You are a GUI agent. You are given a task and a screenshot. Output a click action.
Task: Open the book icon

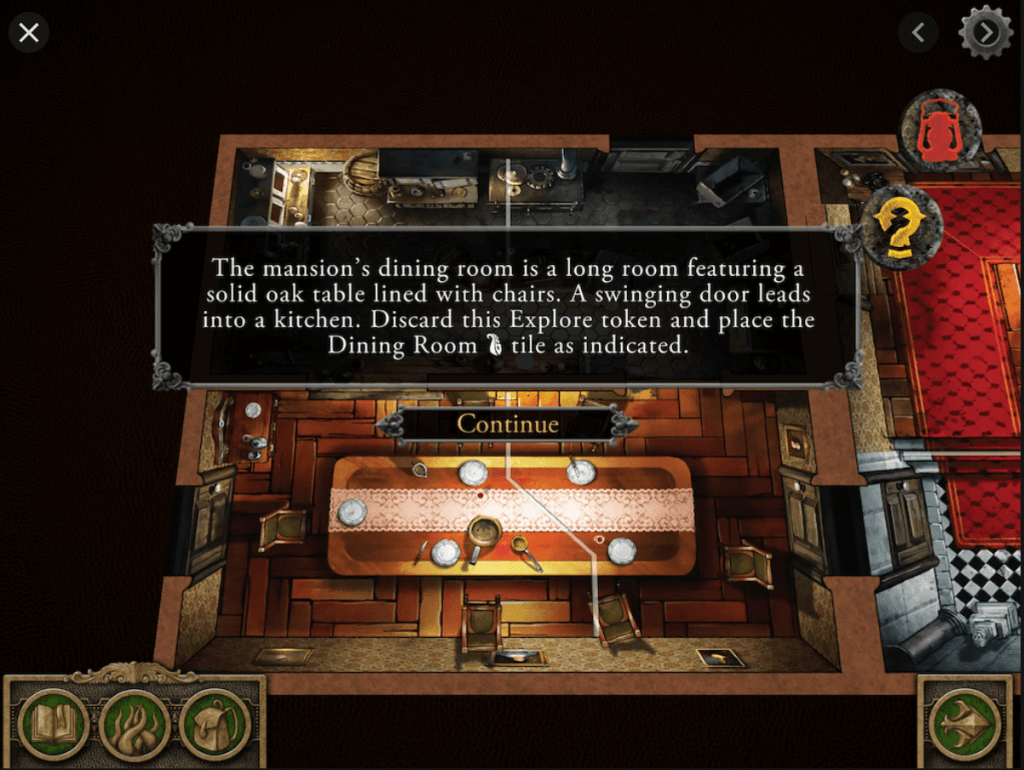click(52, 724)
